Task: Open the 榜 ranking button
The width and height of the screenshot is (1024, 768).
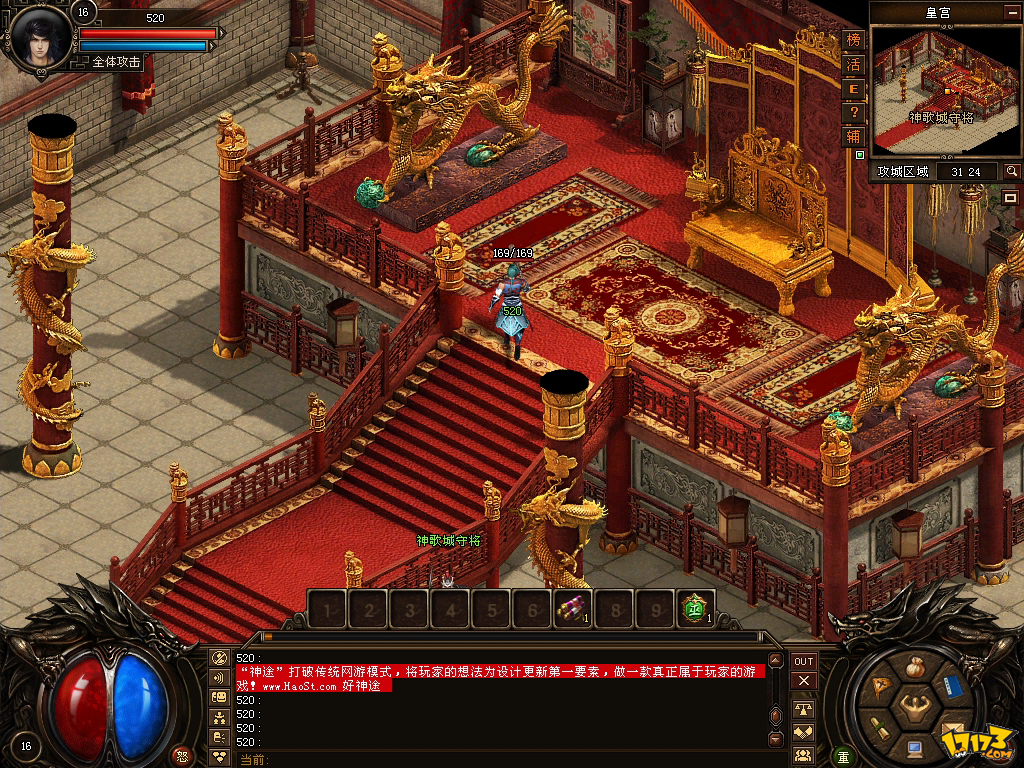Action: (x=853, y=40)
